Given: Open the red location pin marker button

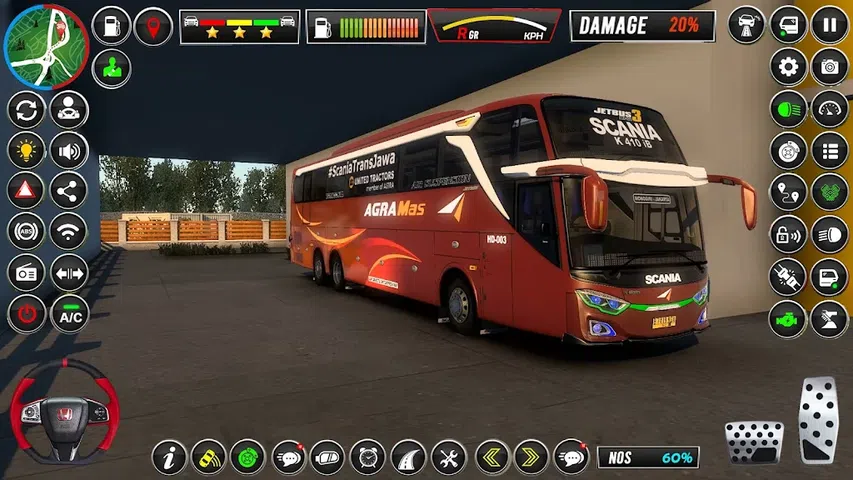Looking at the screenshot, I should 153,26.
